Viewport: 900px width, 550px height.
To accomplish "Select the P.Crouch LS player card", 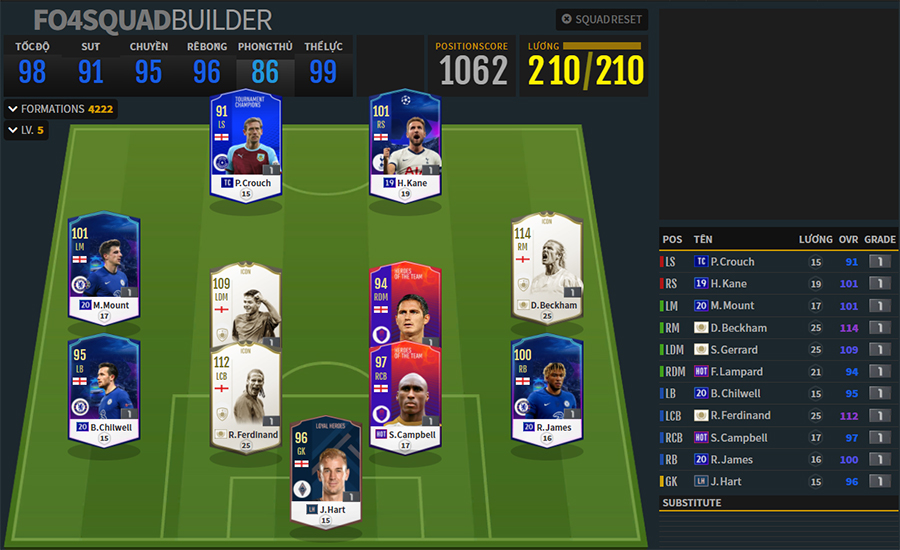I will [246, 145].
